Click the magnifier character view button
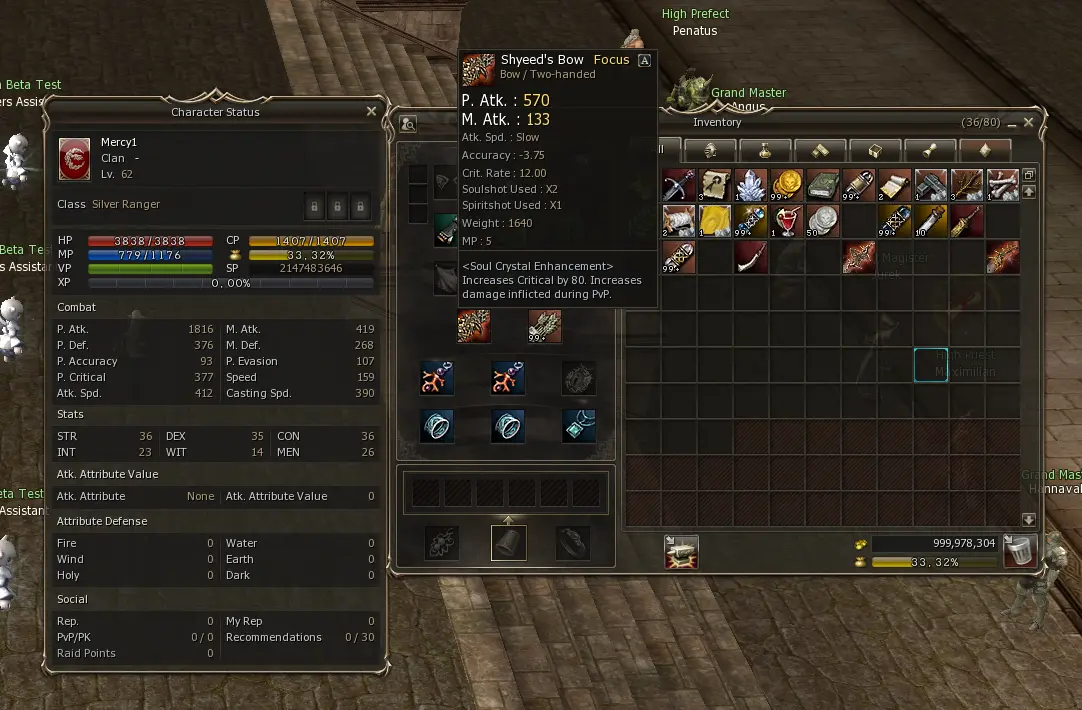Image resolution: width=1082 pixels, height=710 pixels. tap(408, 124)
